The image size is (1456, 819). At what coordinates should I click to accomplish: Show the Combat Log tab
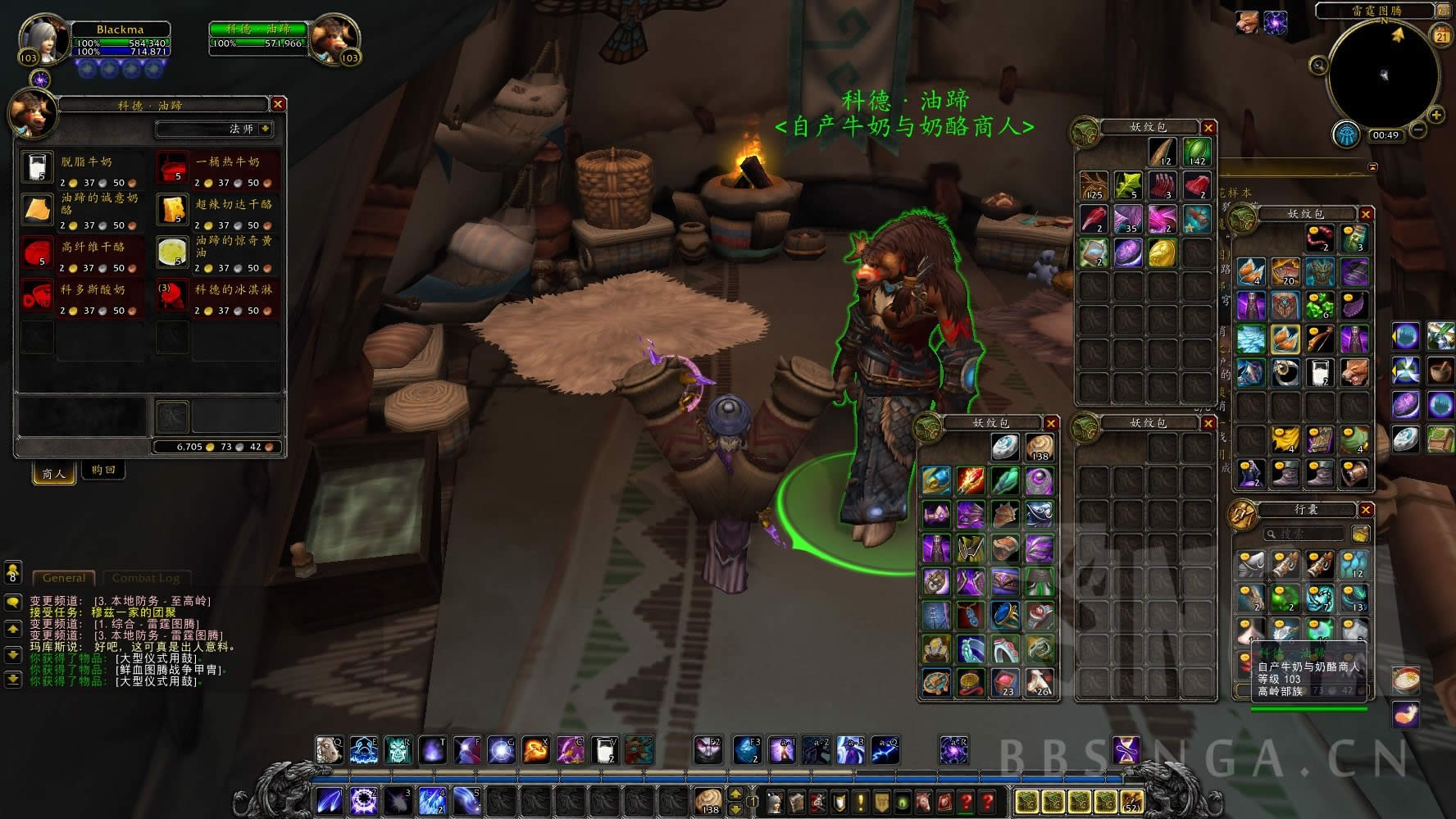point(145,578)
